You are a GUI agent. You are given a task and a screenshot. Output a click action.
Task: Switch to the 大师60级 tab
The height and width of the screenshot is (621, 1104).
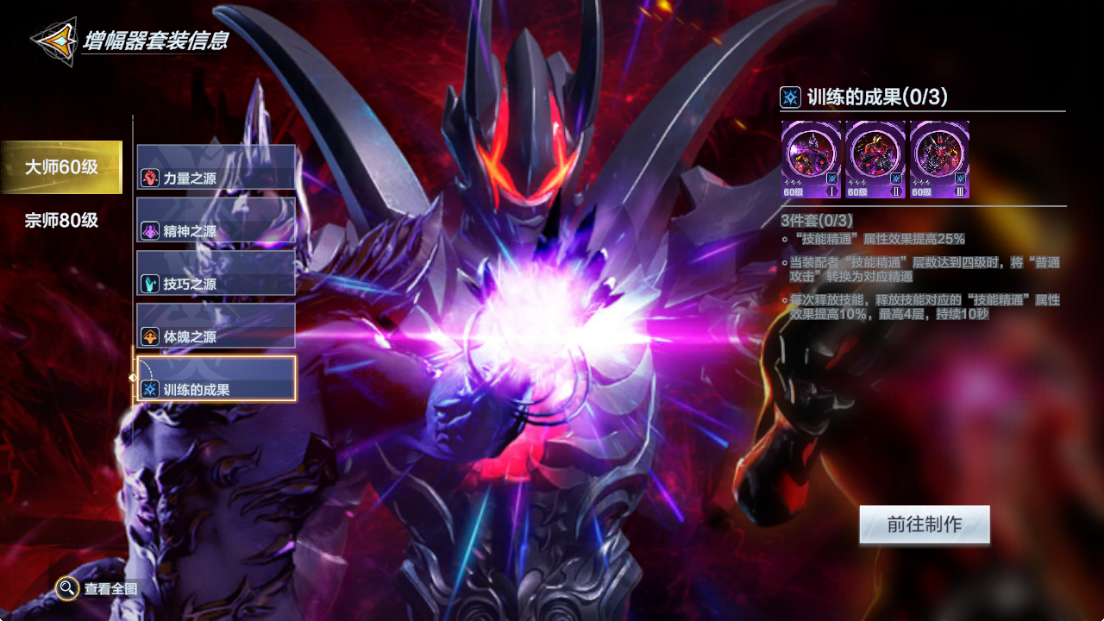tap(61, 167)
